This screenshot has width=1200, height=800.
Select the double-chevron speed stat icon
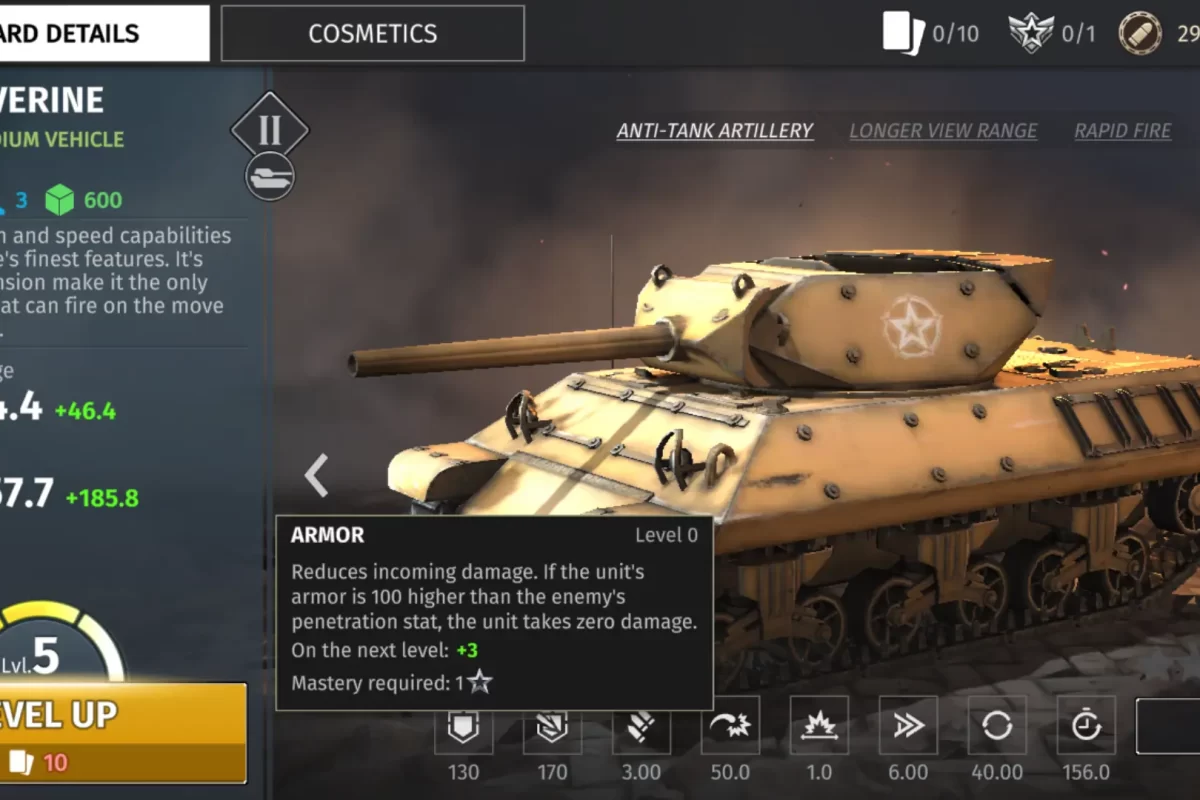tap(908, 726)
